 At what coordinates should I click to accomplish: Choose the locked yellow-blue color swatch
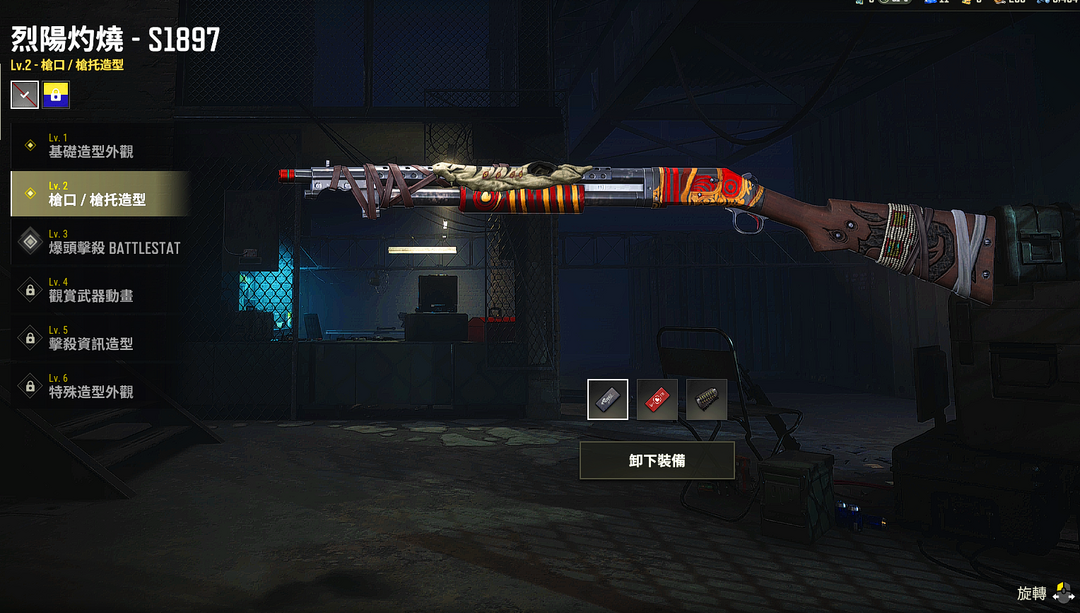tap(56, 95)
